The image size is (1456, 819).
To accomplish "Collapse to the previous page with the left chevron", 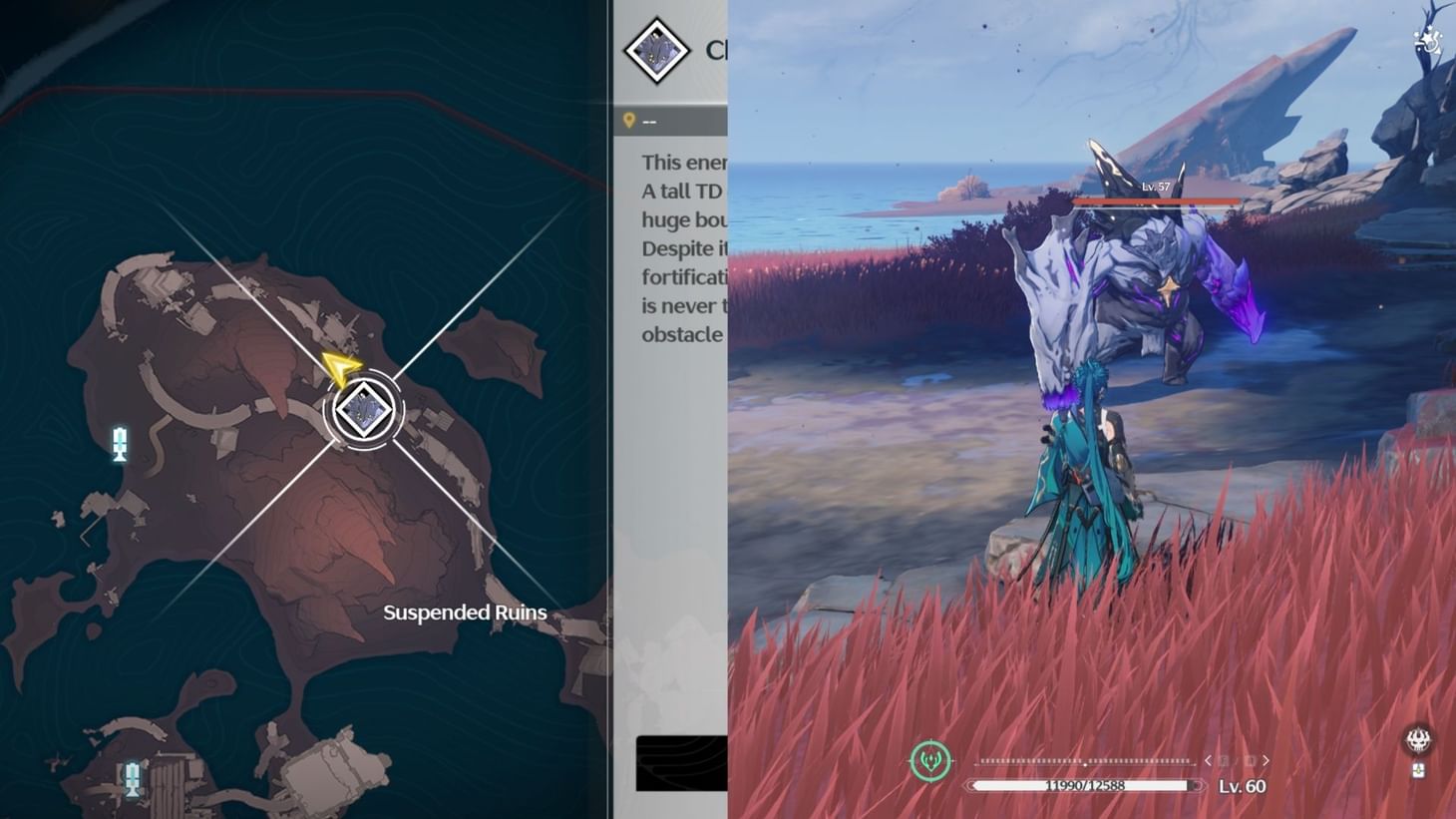I will coord(1209,760).
